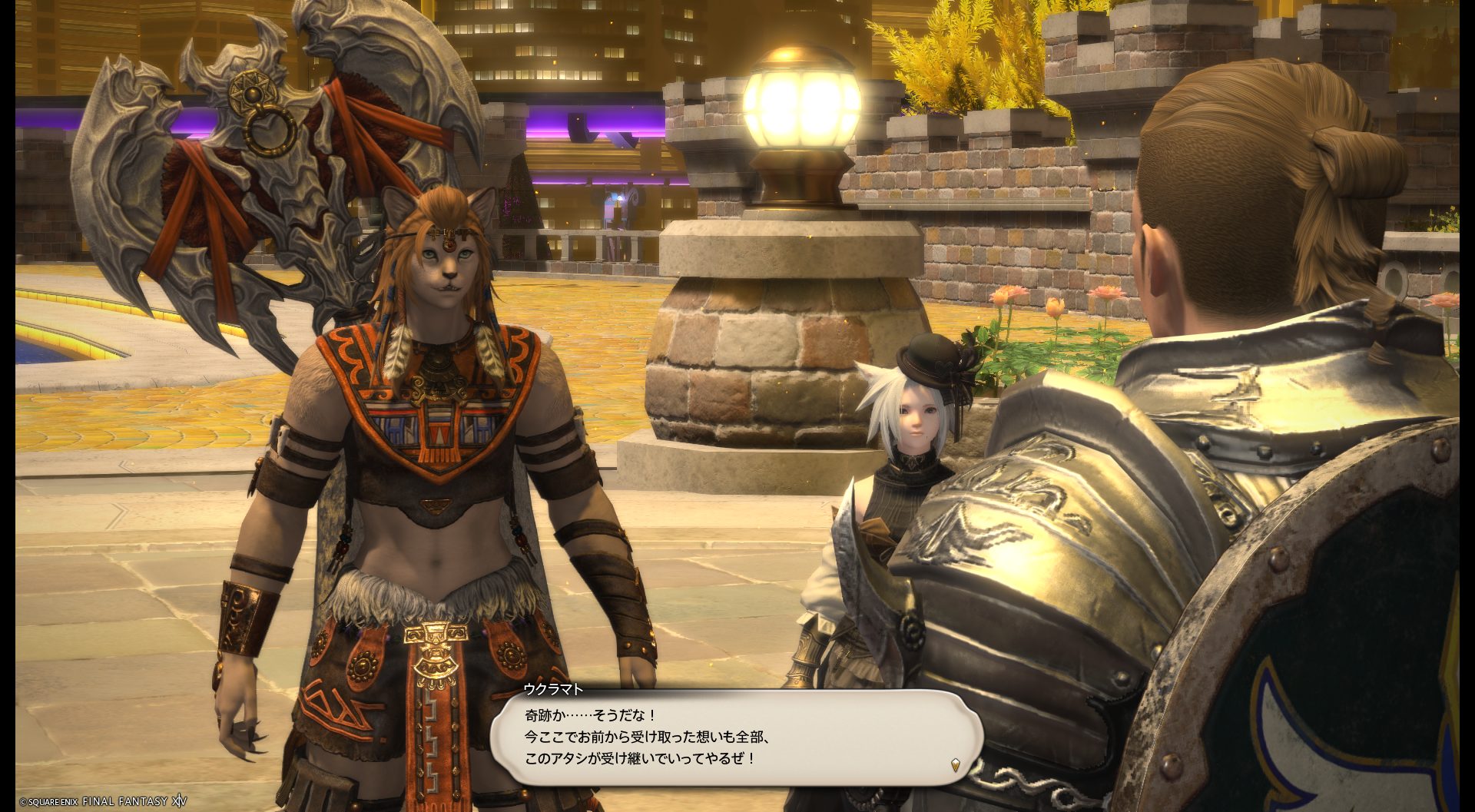Advance Wuk Lamat's dialogue speech bubble
The height and width of the screenshot is (812, 1475).
735,737
